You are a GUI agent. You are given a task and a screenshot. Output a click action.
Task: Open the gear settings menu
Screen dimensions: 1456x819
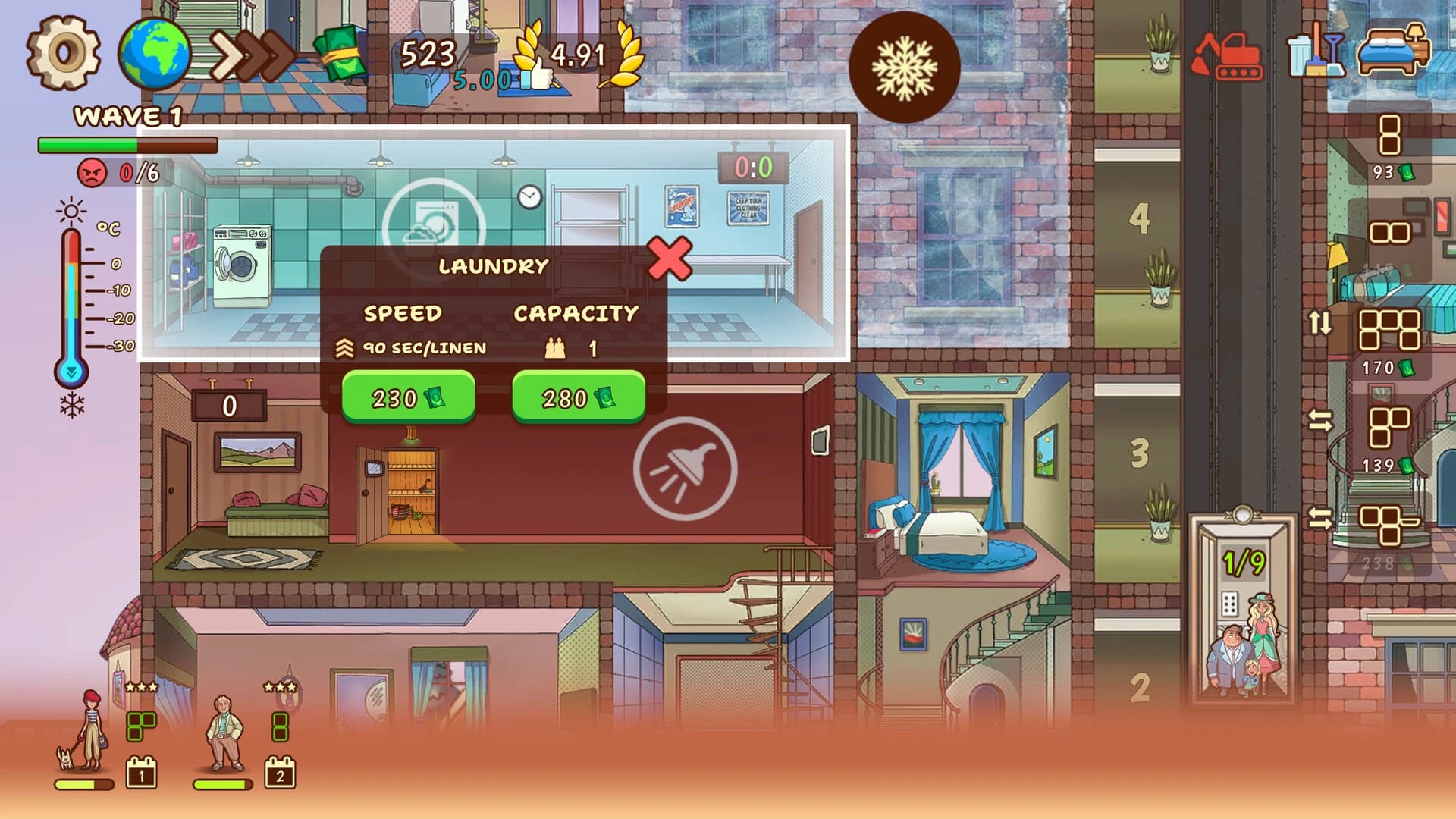pos(64,53)
